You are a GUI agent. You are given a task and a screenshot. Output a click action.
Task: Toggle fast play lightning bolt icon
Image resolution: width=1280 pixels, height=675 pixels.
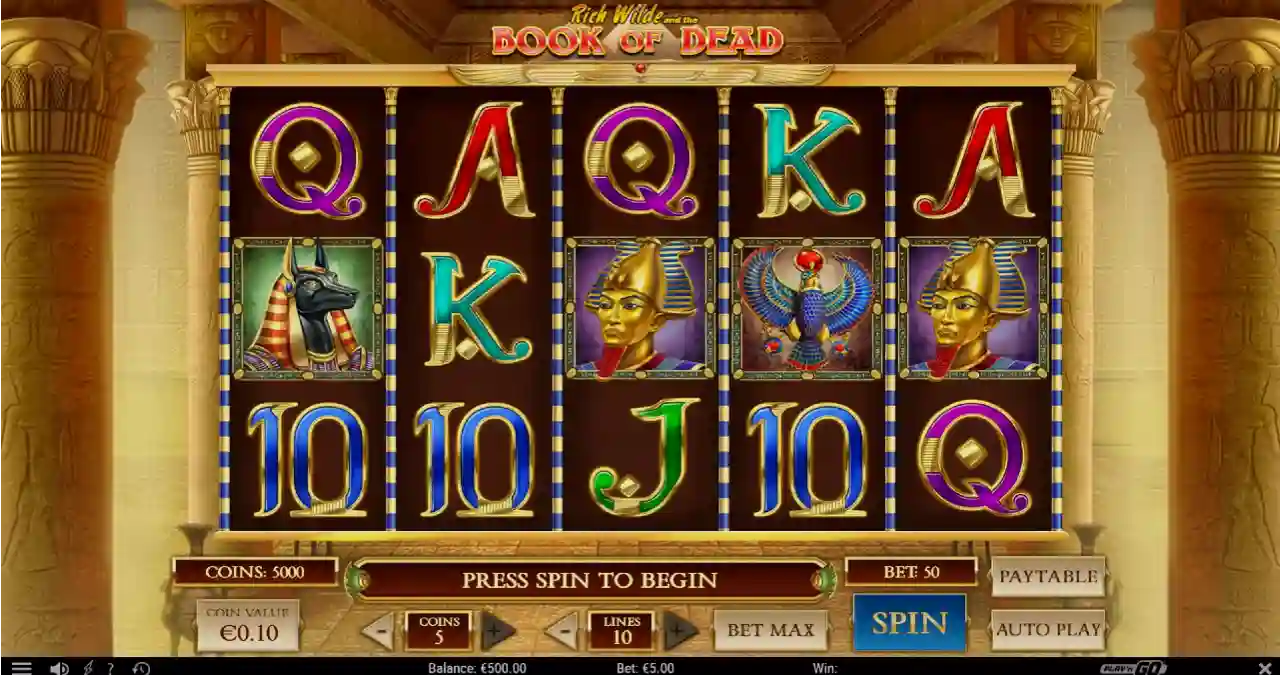pos(88,668)
